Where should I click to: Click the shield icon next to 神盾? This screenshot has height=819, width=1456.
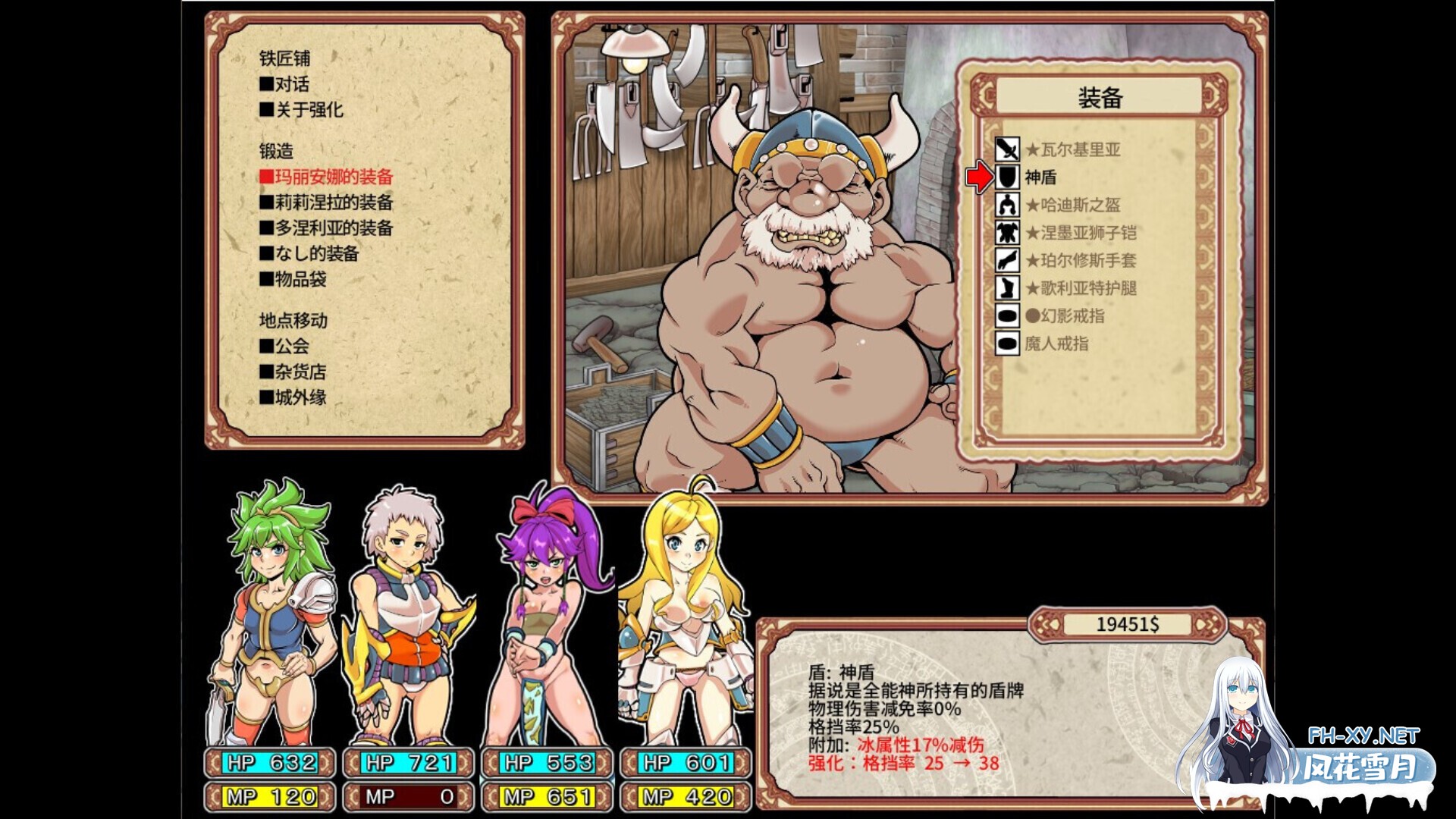click(1009, 178)
